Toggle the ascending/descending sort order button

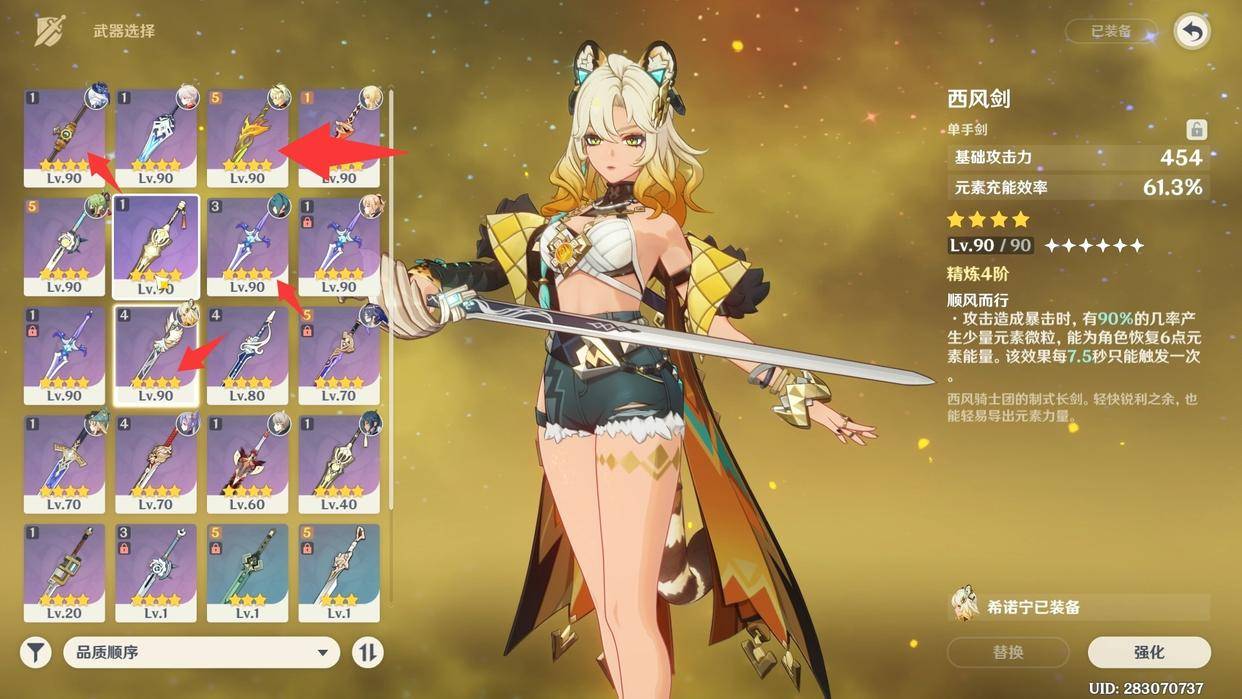pyautogui.click(x=367, y=653)
